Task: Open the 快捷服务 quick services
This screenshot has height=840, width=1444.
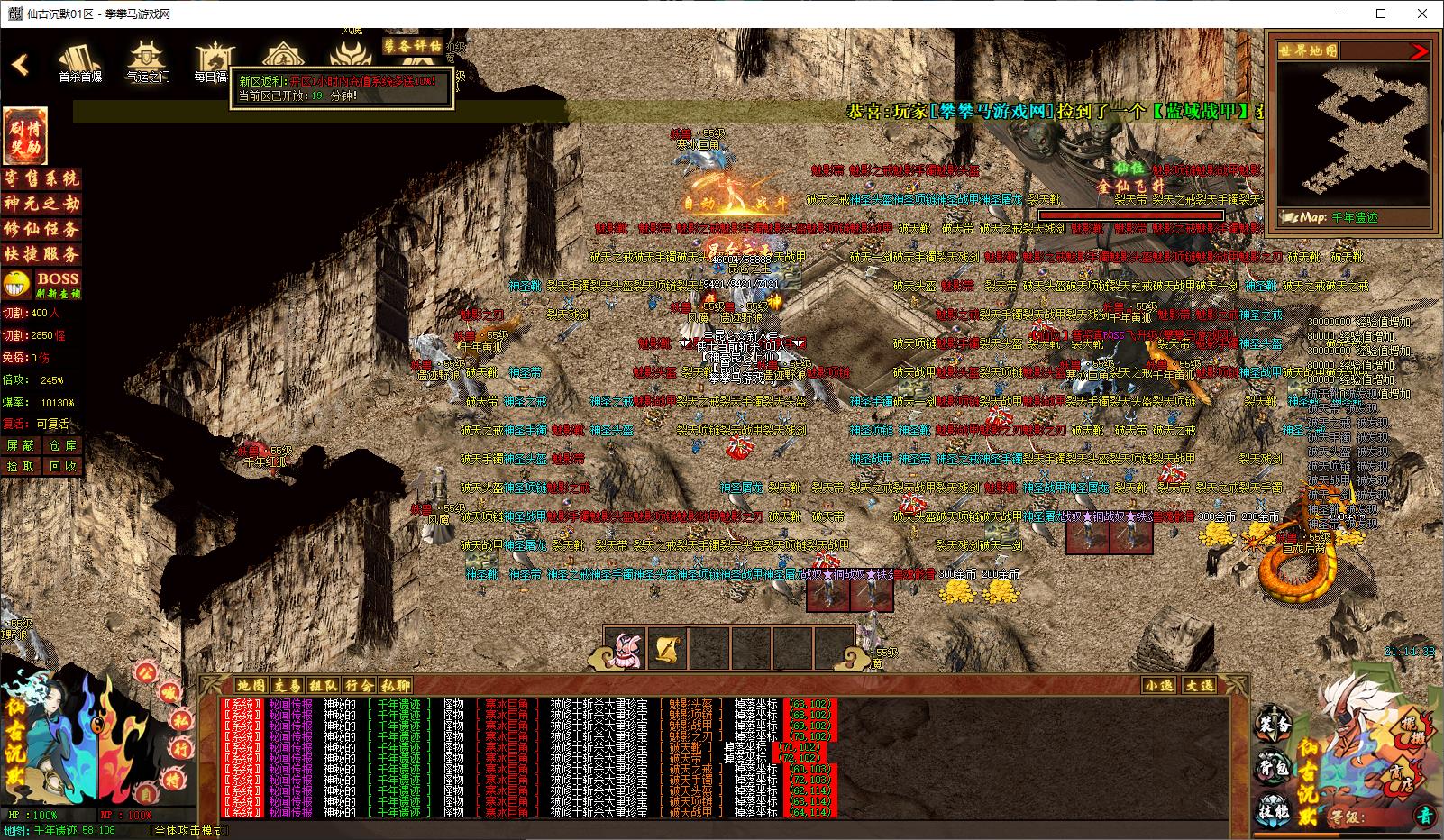Action: point(41,254)
